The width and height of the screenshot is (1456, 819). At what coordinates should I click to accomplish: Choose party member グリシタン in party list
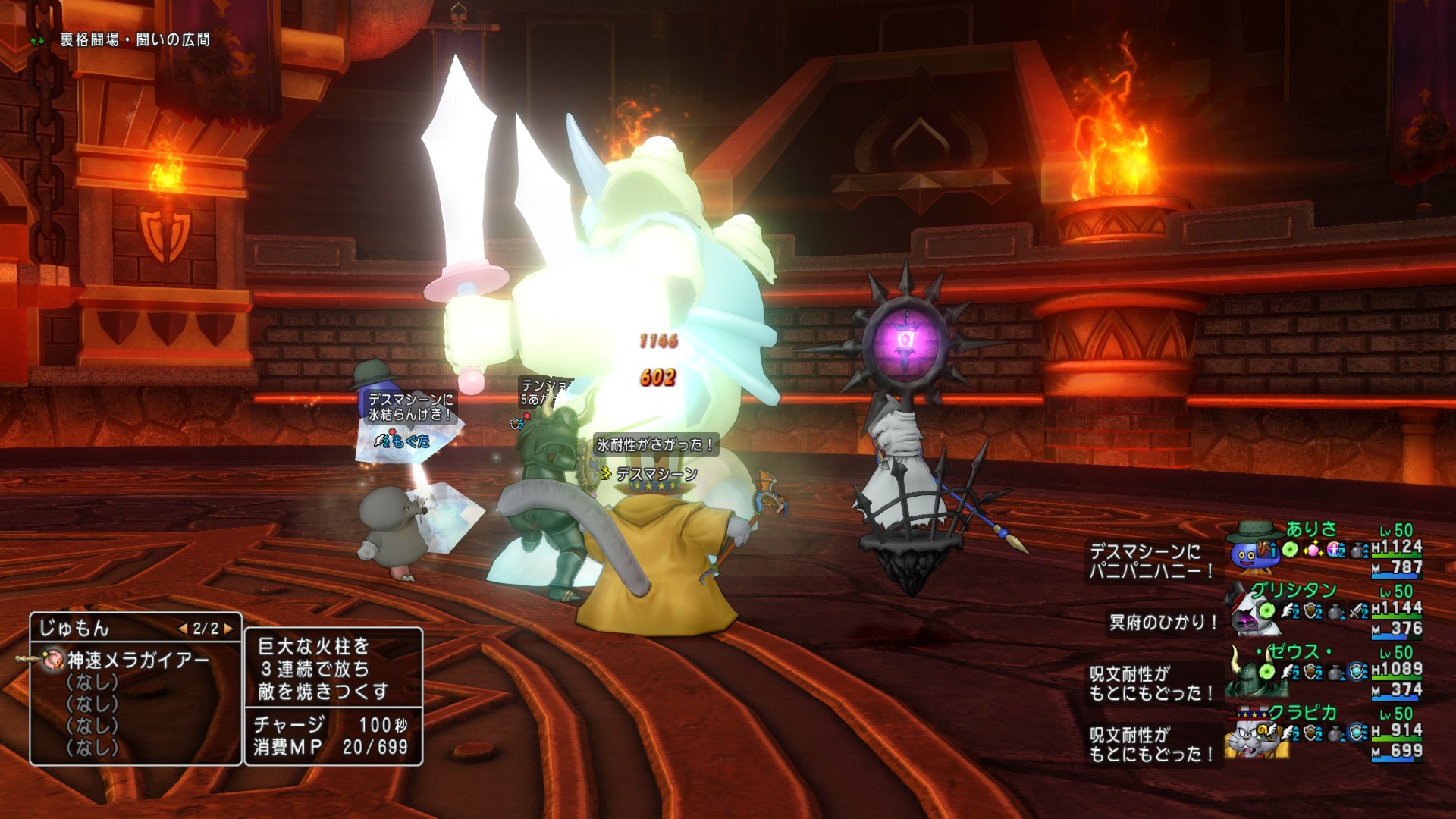1293,591
